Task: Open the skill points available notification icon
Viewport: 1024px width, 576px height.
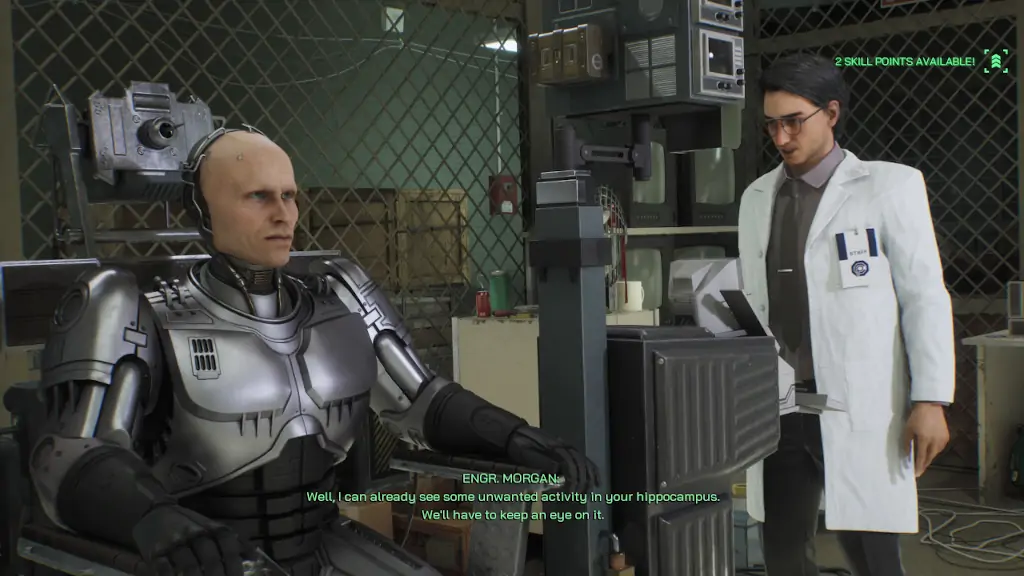Action: pyautogui.click(x=995, y=62)
